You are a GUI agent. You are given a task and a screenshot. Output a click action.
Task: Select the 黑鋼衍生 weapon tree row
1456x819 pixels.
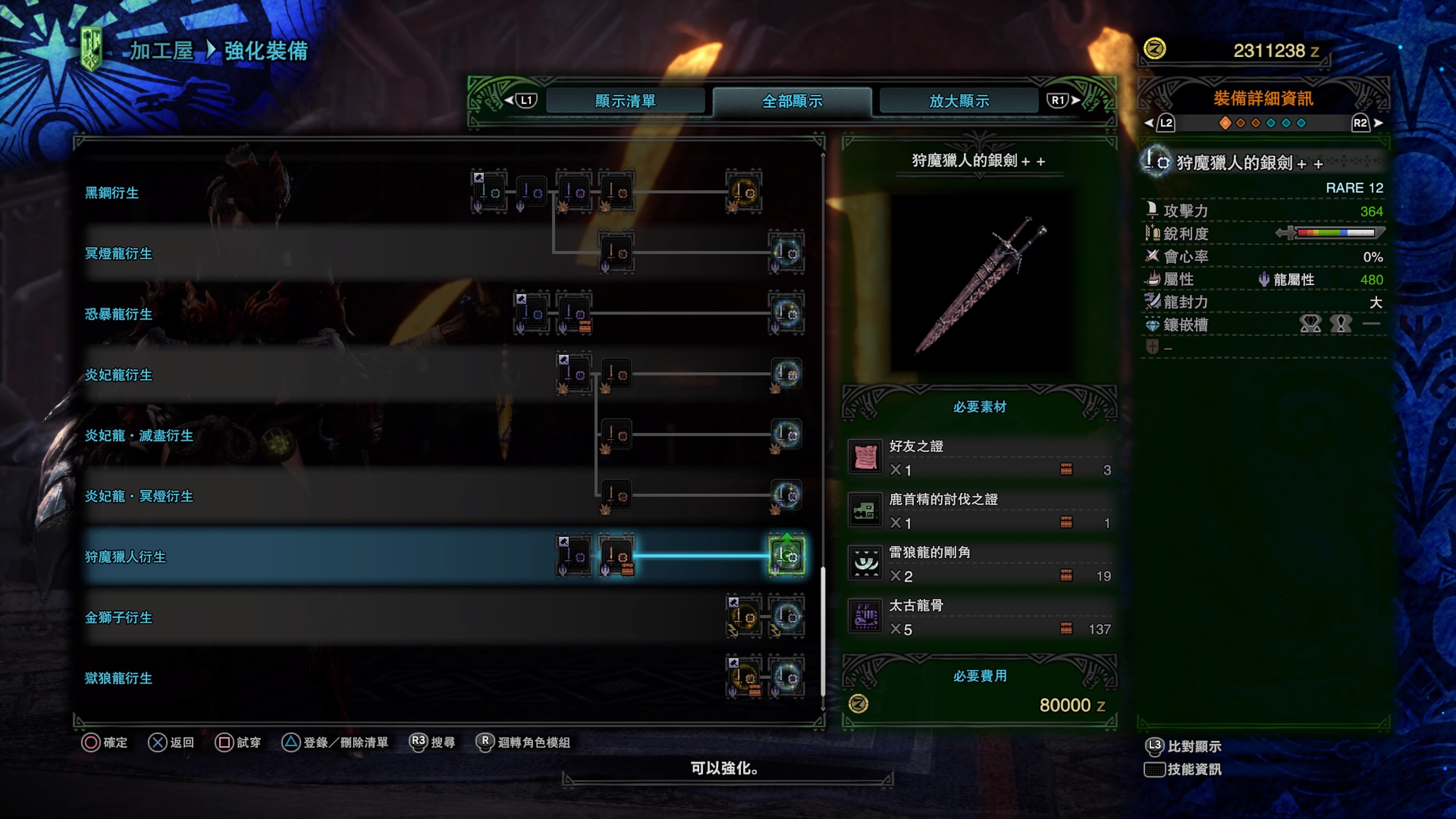tap(112, 193)
